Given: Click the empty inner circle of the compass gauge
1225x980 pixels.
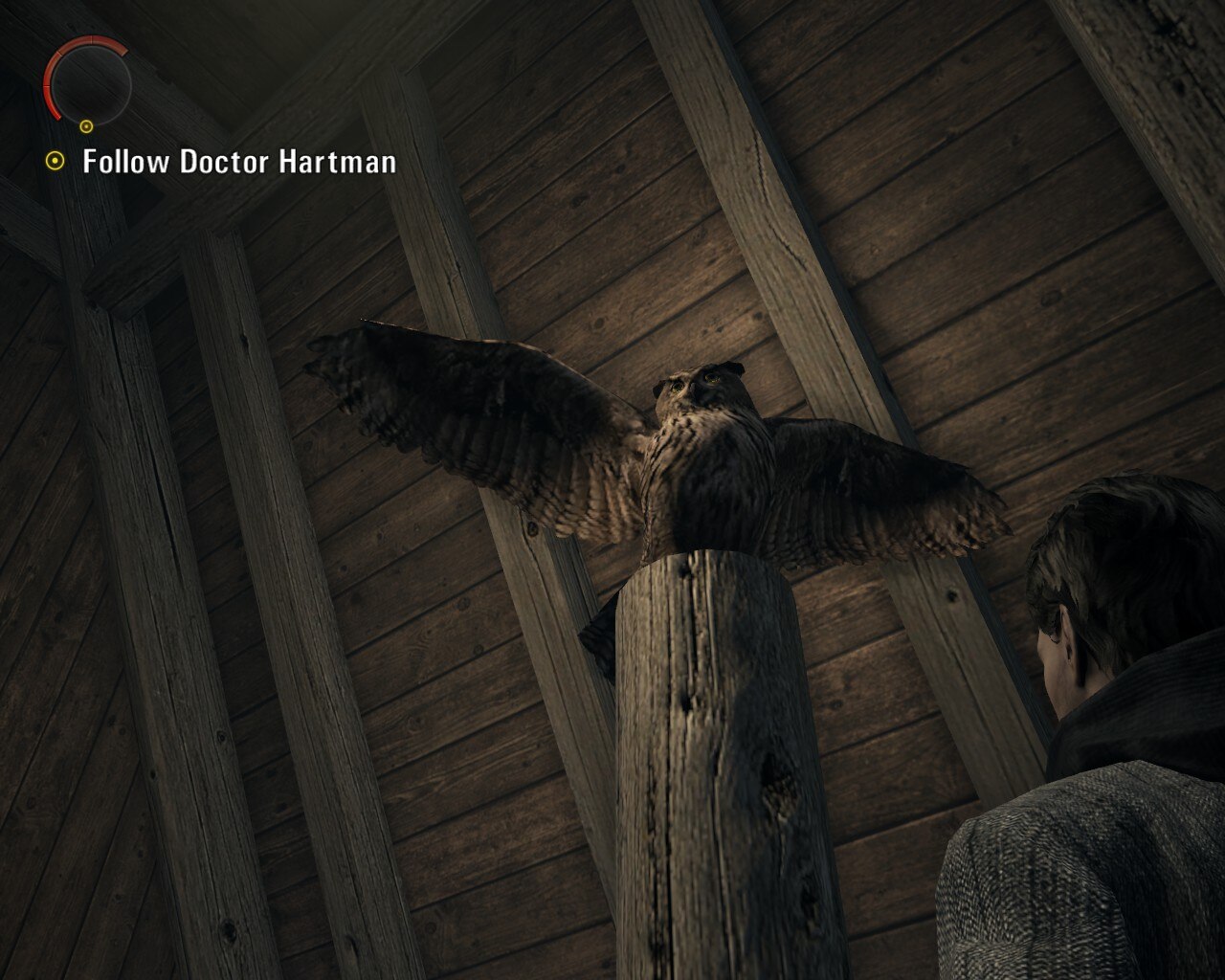Looking at the screenshot, I should point(94,86).
